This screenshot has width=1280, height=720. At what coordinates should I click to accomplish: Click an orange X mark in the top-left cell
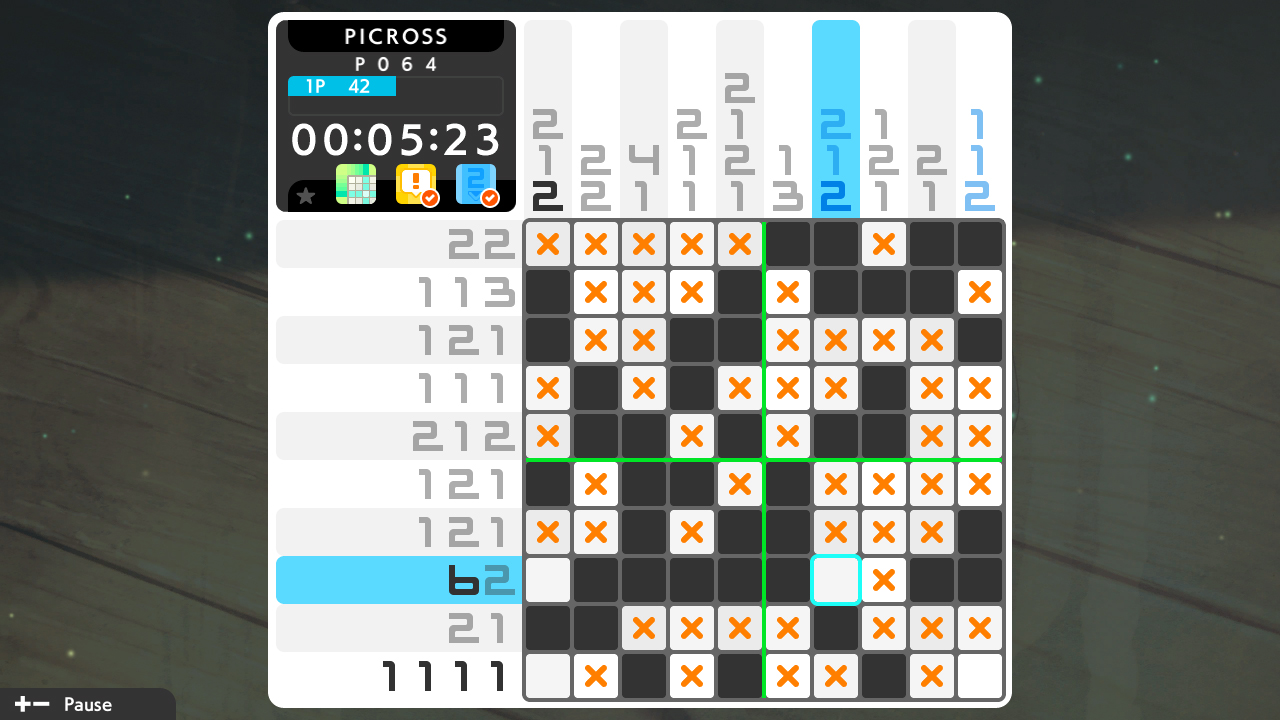[548, 244]
